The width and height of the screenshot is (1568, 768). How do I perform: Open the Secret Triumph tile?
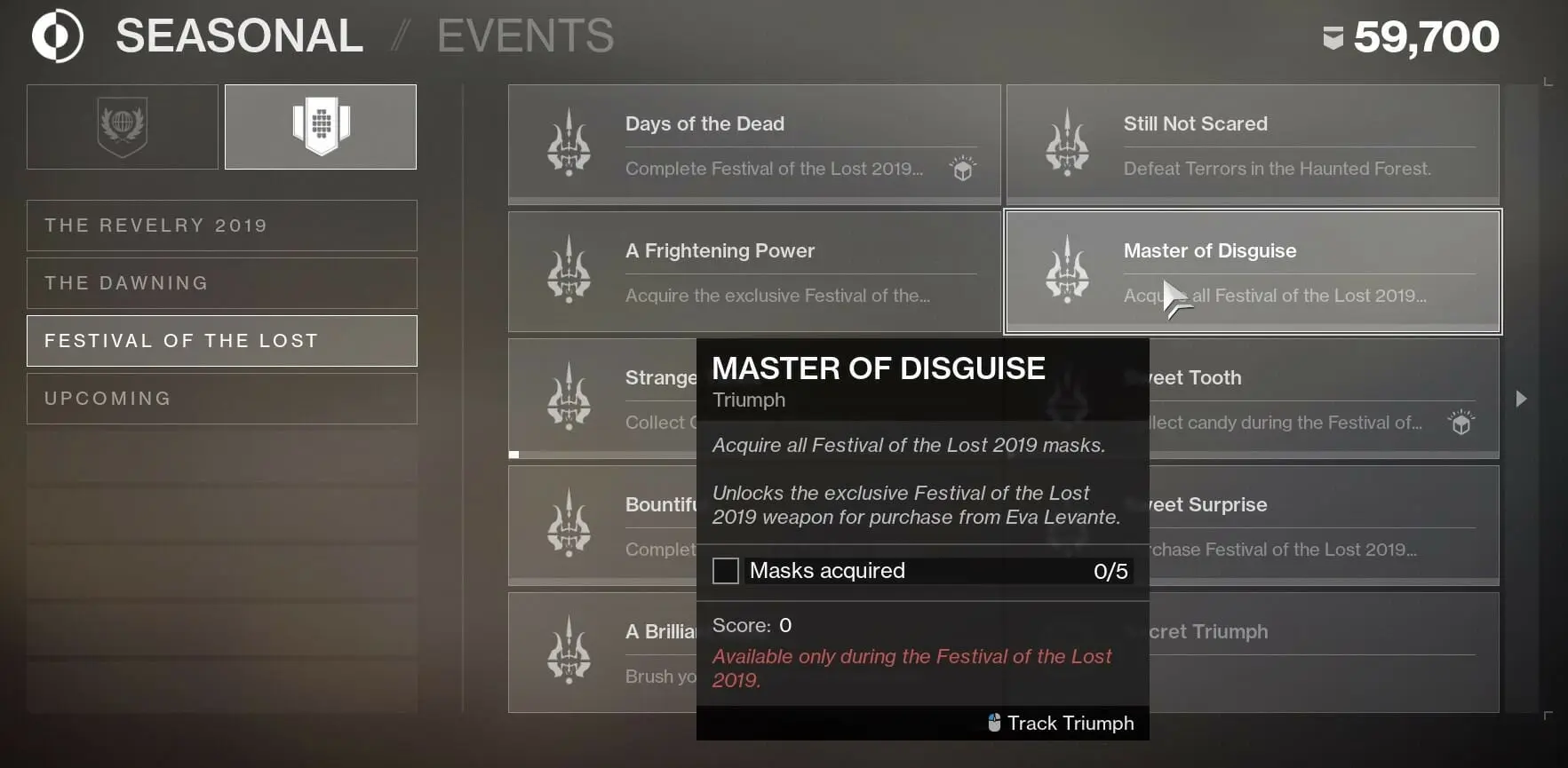[x=1324, y=652]
